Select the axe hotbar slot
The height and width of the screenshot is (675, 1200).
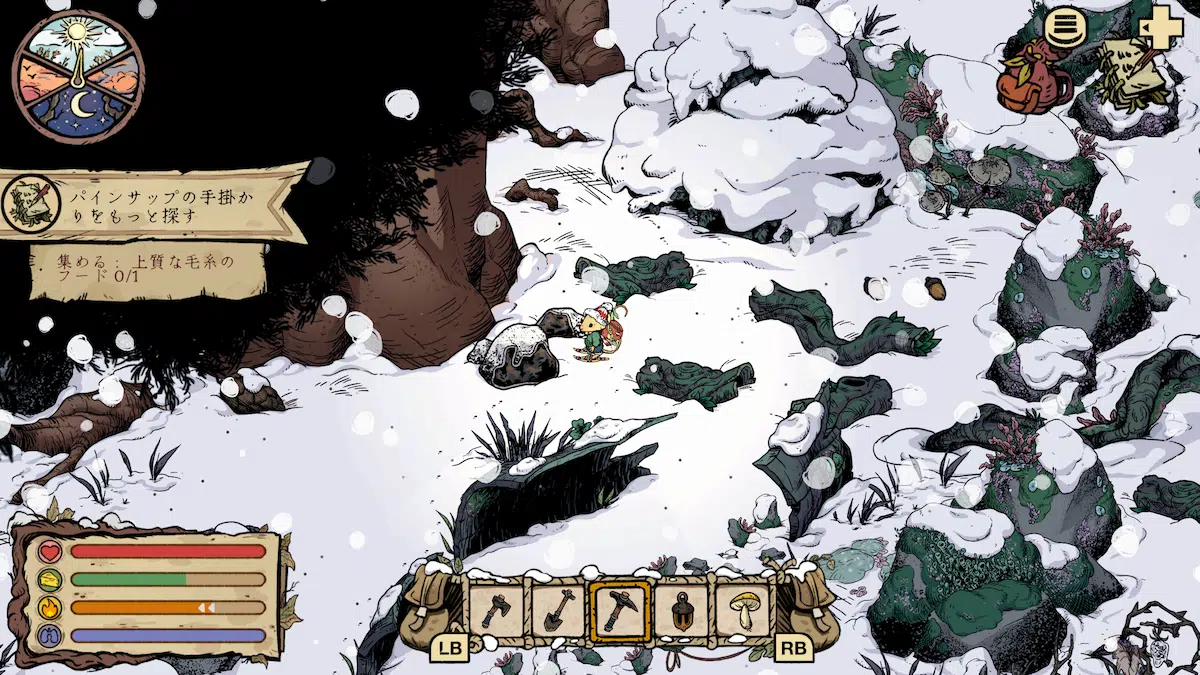click(497, 608)
